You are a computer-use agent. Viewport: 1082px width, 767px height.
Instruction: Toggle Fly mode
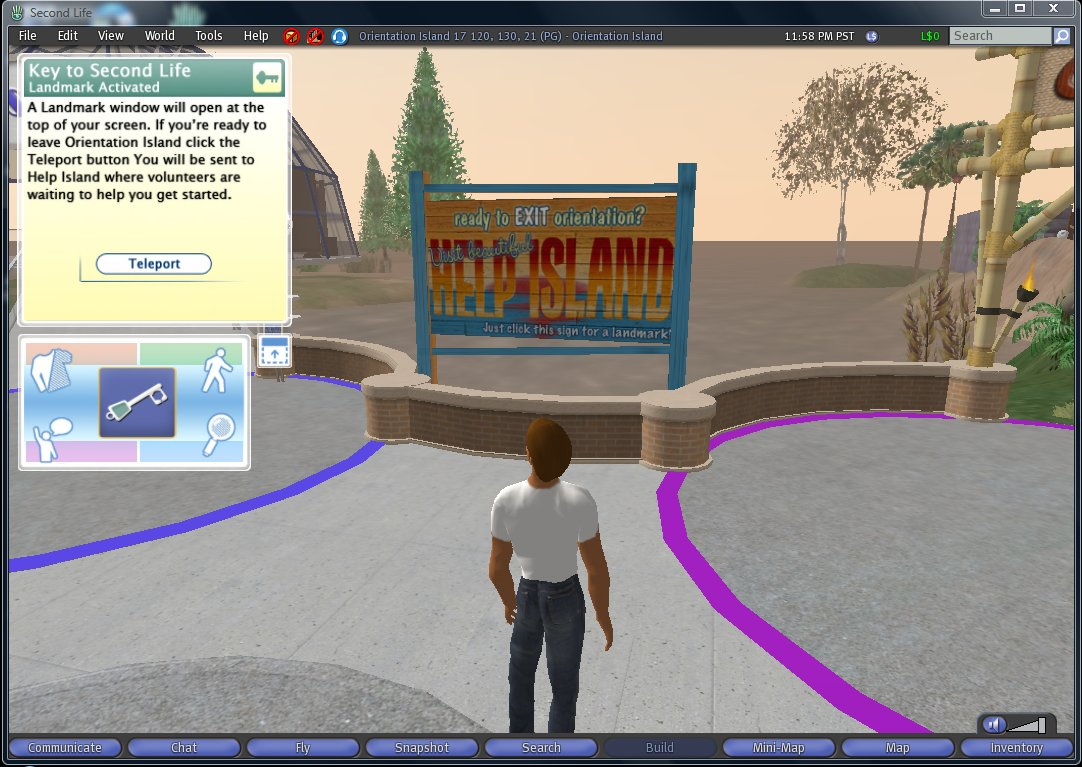click(x=303, y=748)
